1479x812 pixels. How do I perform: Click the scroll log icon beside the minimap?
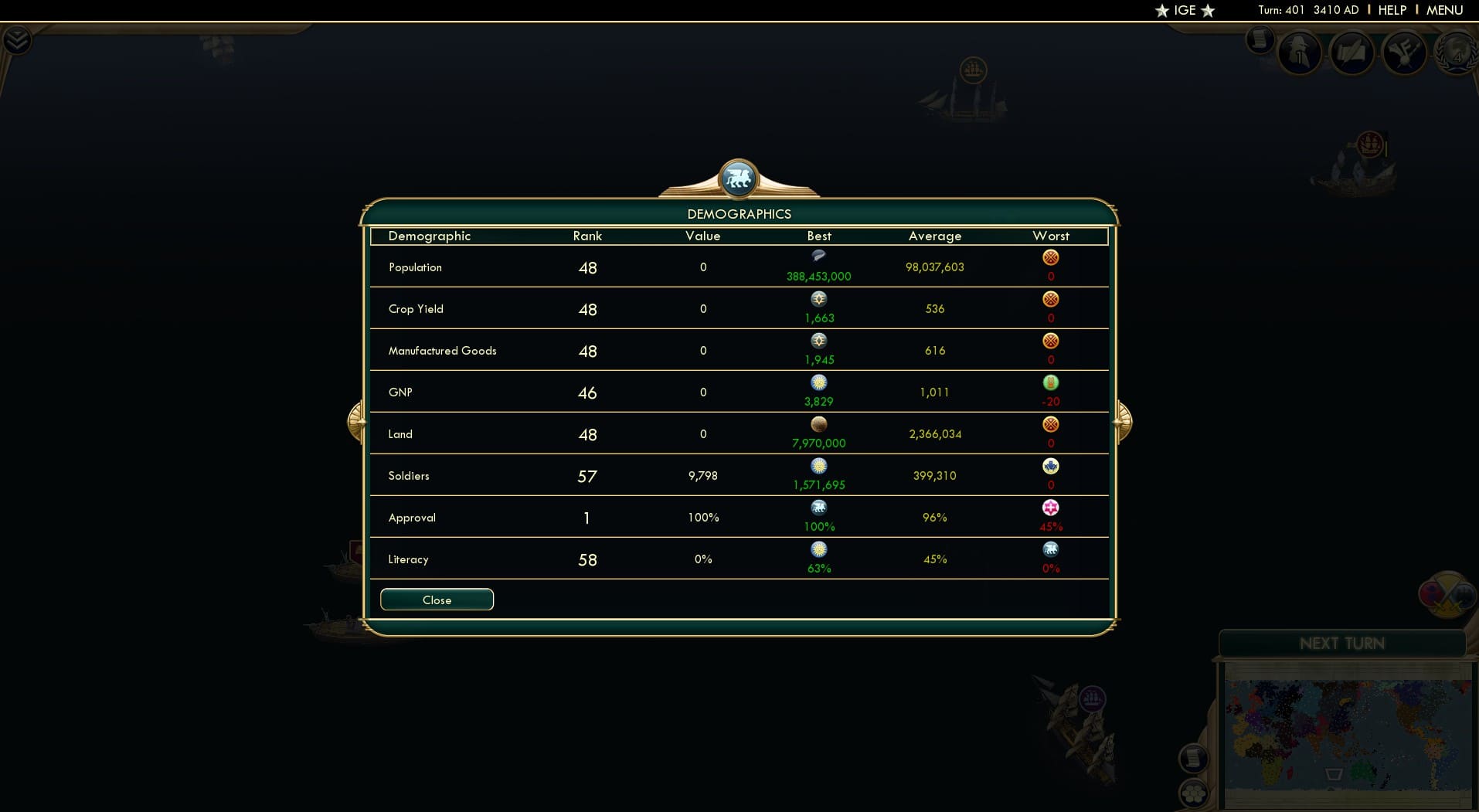(x=1193, y=759)
